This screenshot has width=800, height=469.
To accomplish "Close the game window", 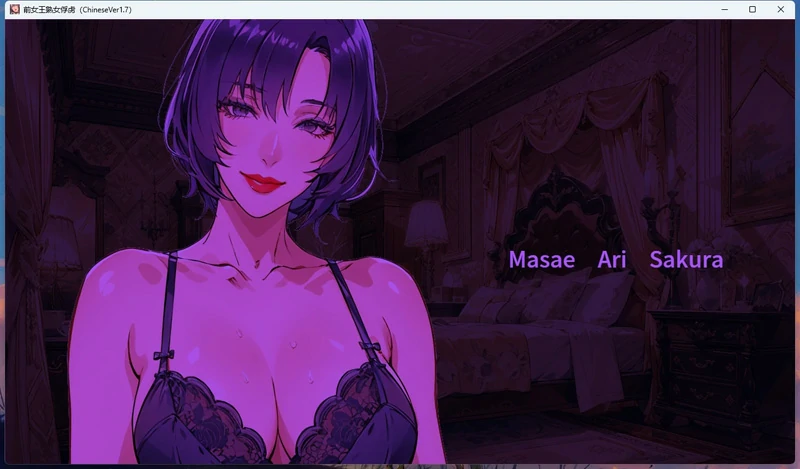I will [x=780, y=9].
